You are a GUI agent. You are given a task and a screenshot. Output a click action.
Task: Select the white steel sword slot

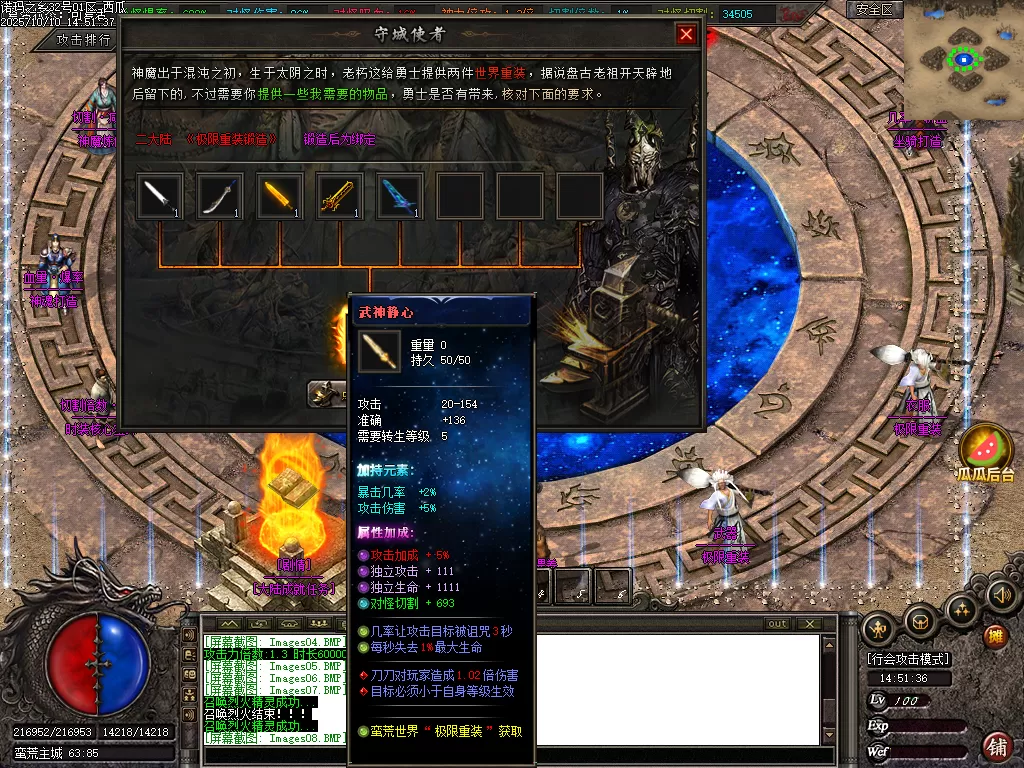click(x=160, y=196)
